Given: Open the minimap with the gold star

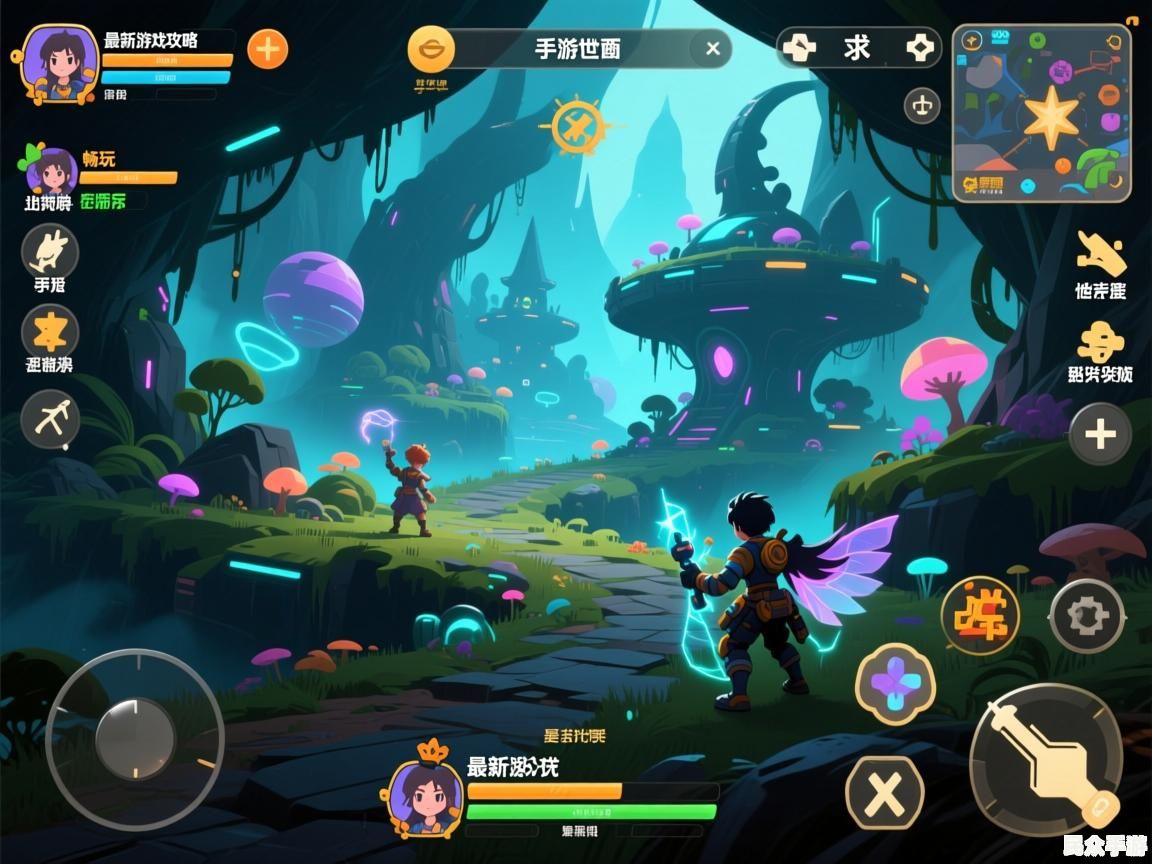Looking at the screenshot, I should (1041, 113).
